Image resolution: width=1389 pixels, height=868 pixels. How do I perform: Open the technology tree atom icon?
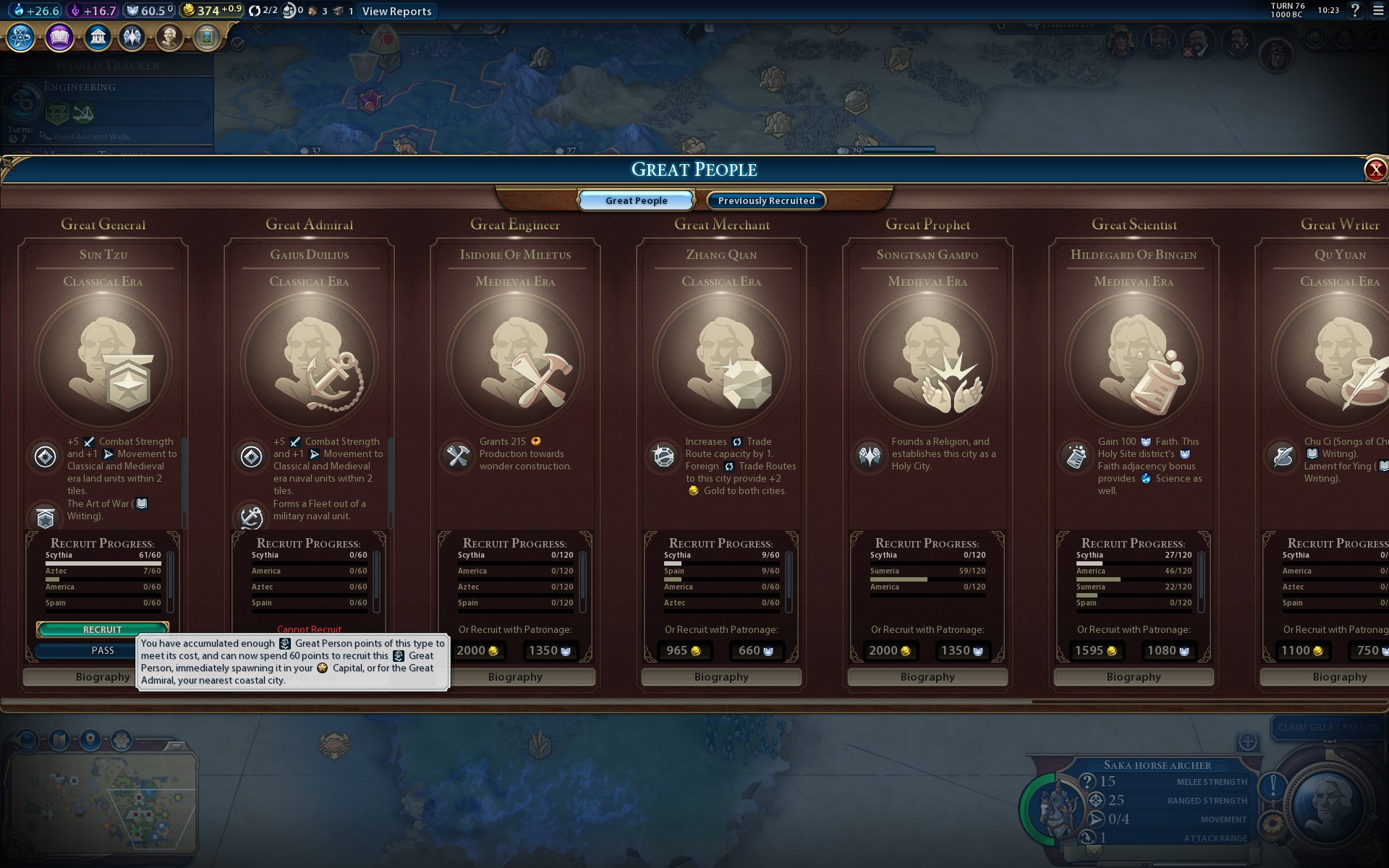21,37
